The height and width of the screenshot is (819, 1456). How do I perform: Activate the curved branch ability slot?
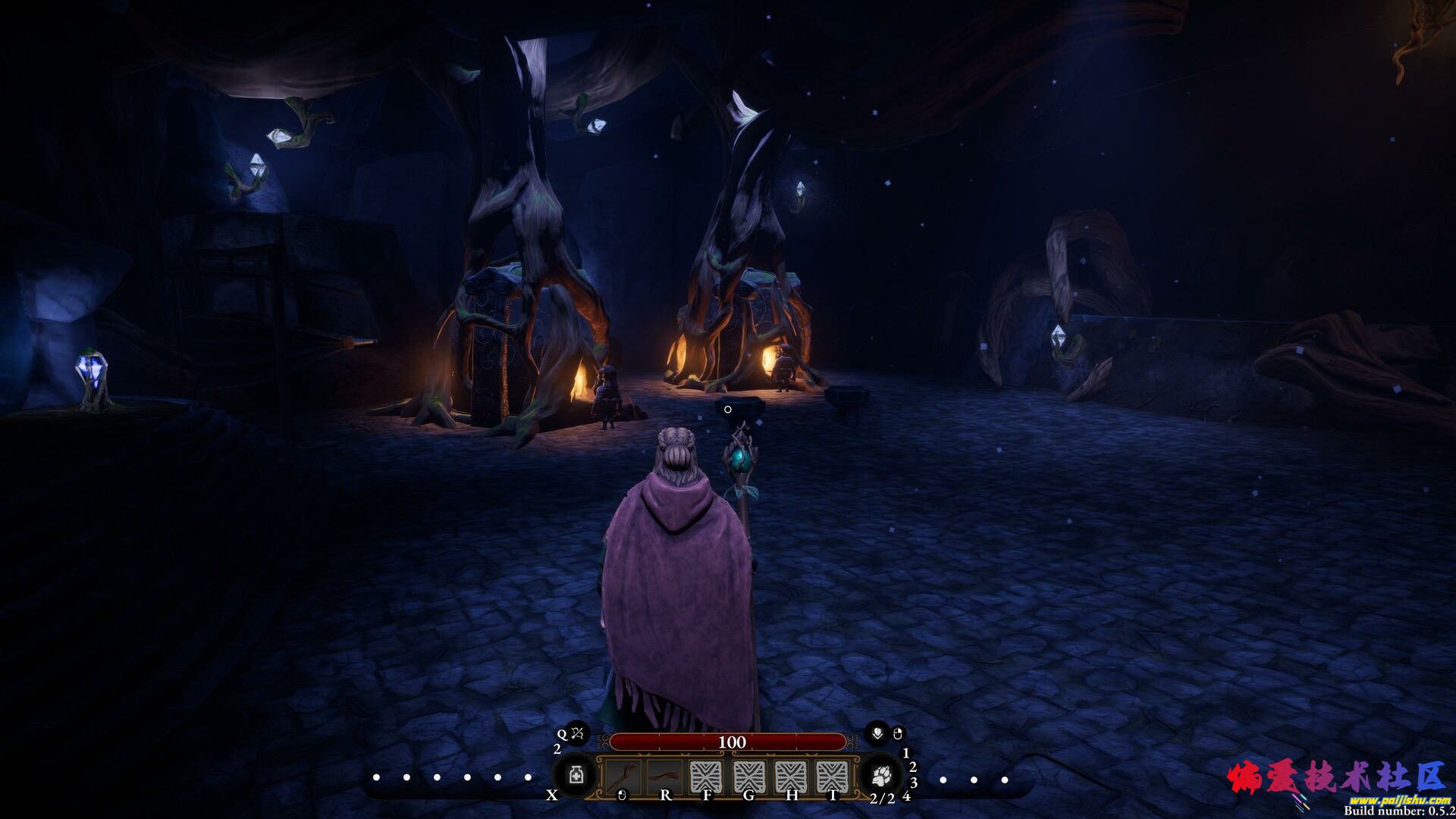664,776
